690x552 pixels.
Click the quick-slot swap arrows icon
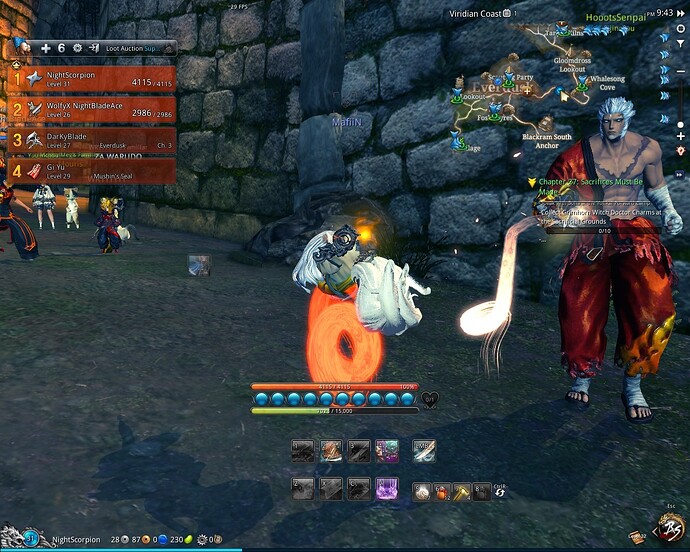pyautogui.click(x=500, y=492)
